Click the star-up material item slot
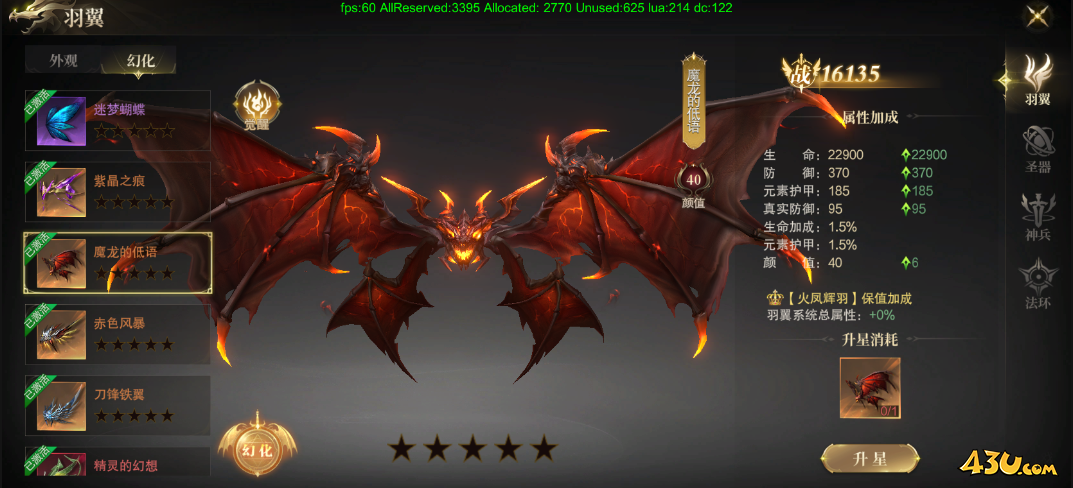Screen dimensions: 1073x488 [870, 388]
